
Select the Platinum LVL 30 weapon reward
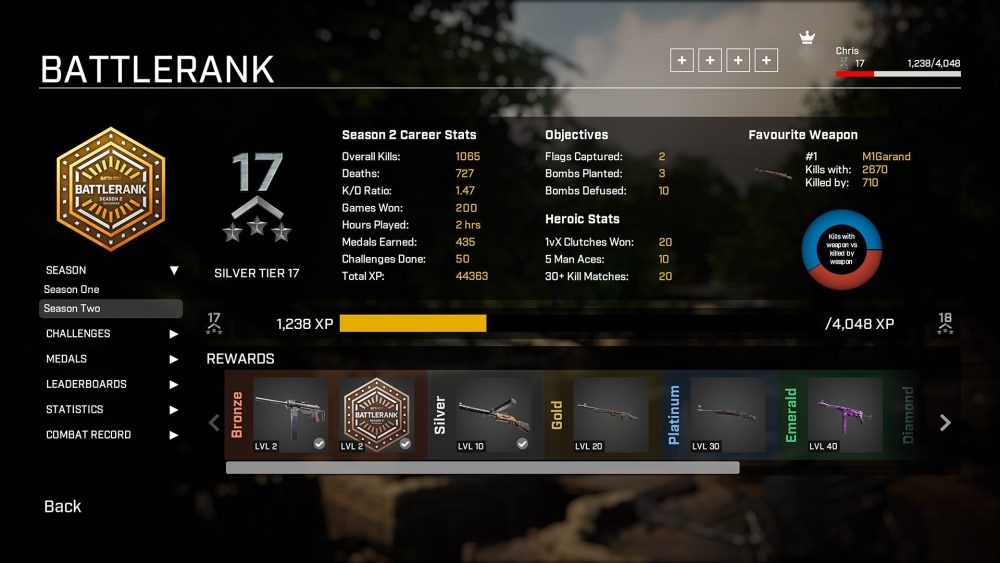pos(728,415)
